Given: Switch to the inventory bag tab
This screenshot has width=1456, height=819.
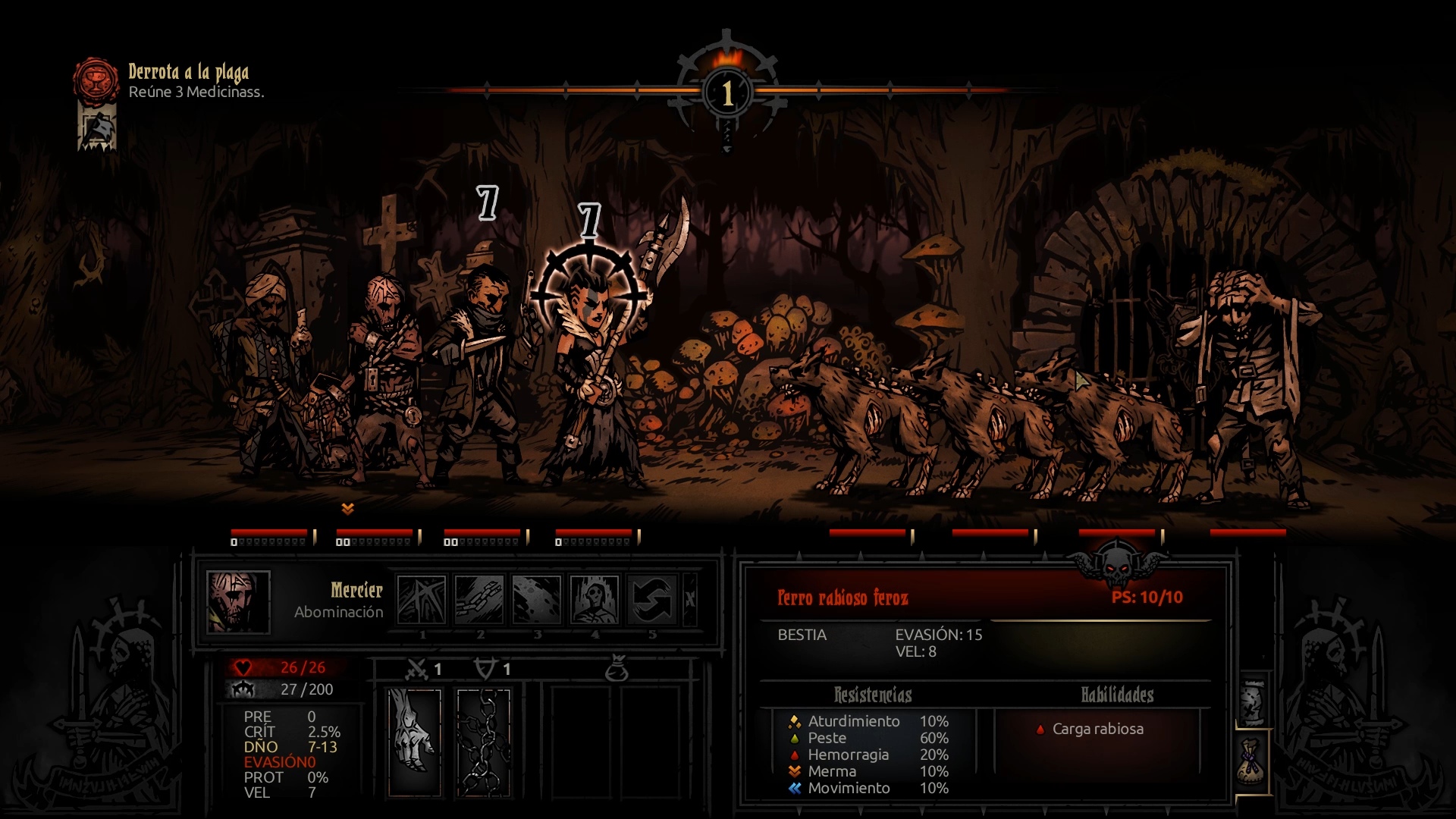Looking at the screenshot, I should [x=1252, y=762].
